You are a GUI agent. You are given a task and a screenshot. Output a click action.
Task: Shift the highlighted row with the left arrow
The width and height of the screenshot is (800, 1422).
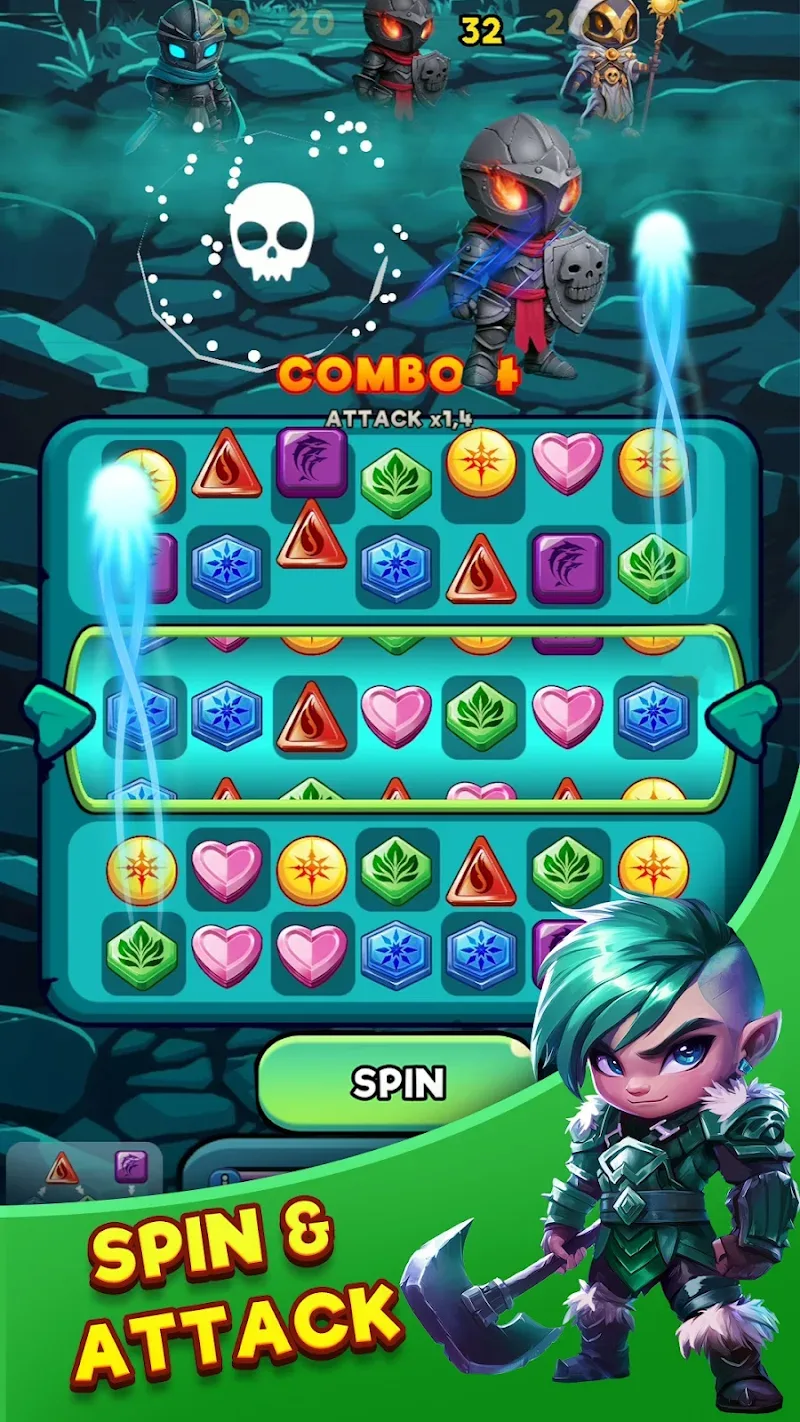point(57,716)
